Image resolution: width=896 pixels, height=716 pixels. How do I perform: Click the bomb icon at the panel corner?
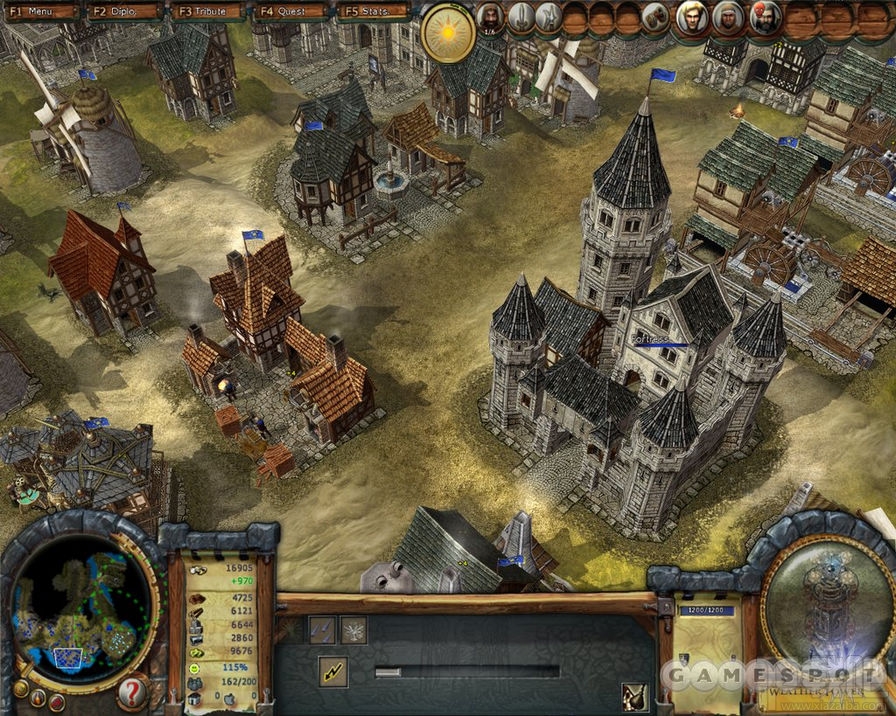(633, 695)
